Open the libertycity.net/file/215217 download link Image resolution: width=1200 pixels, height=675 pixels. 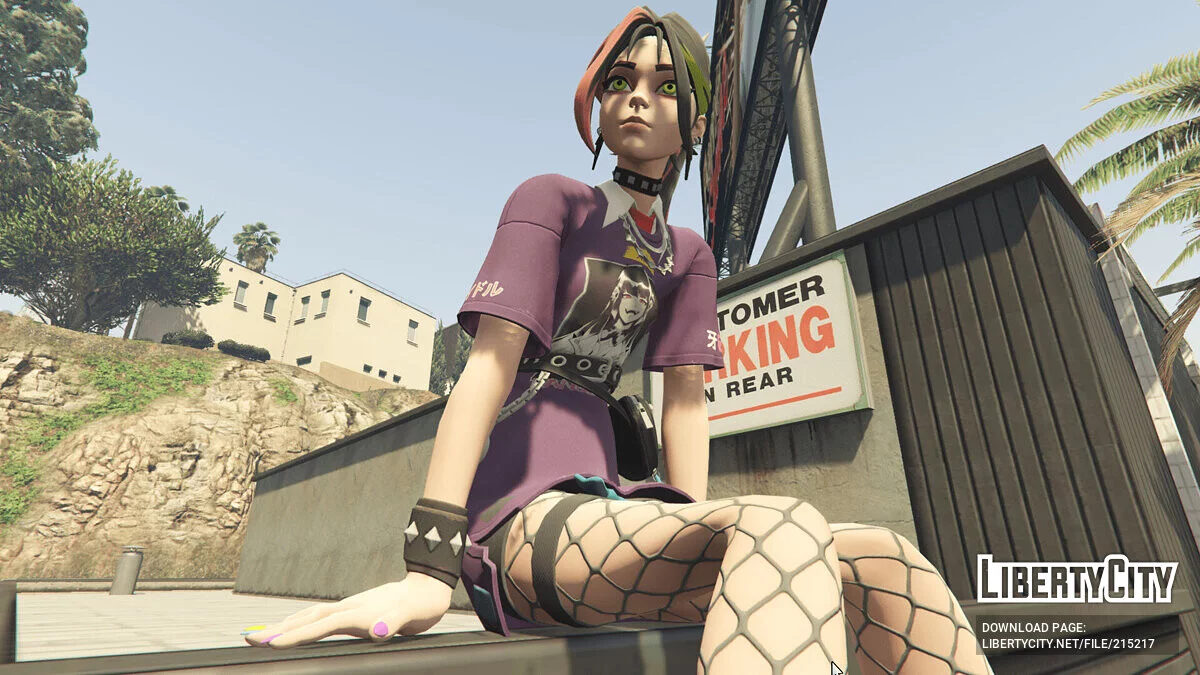click(x=1067, y=644)
